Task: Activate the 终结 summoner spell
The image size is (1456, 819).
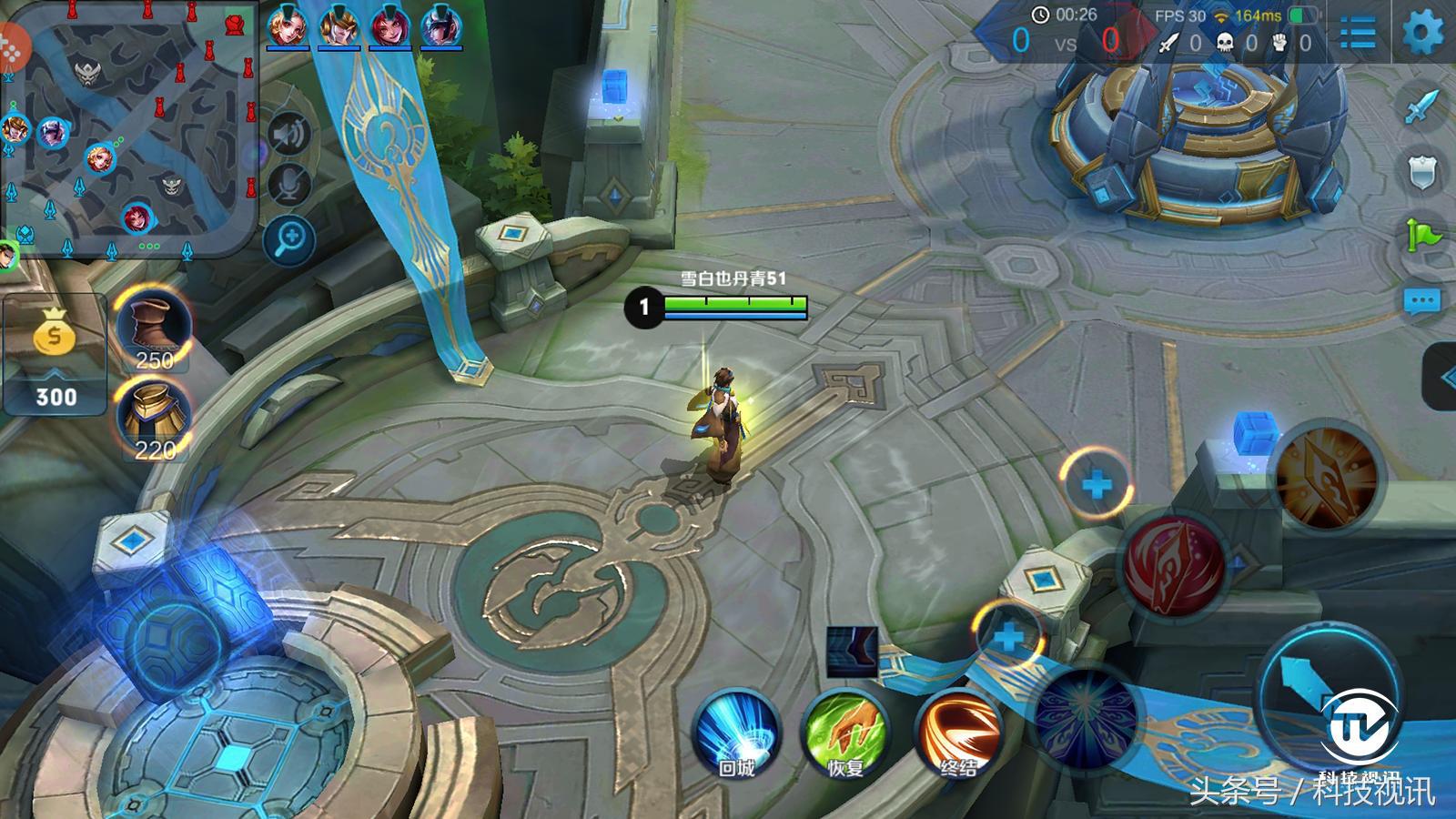Action: [x=957, y=733]
